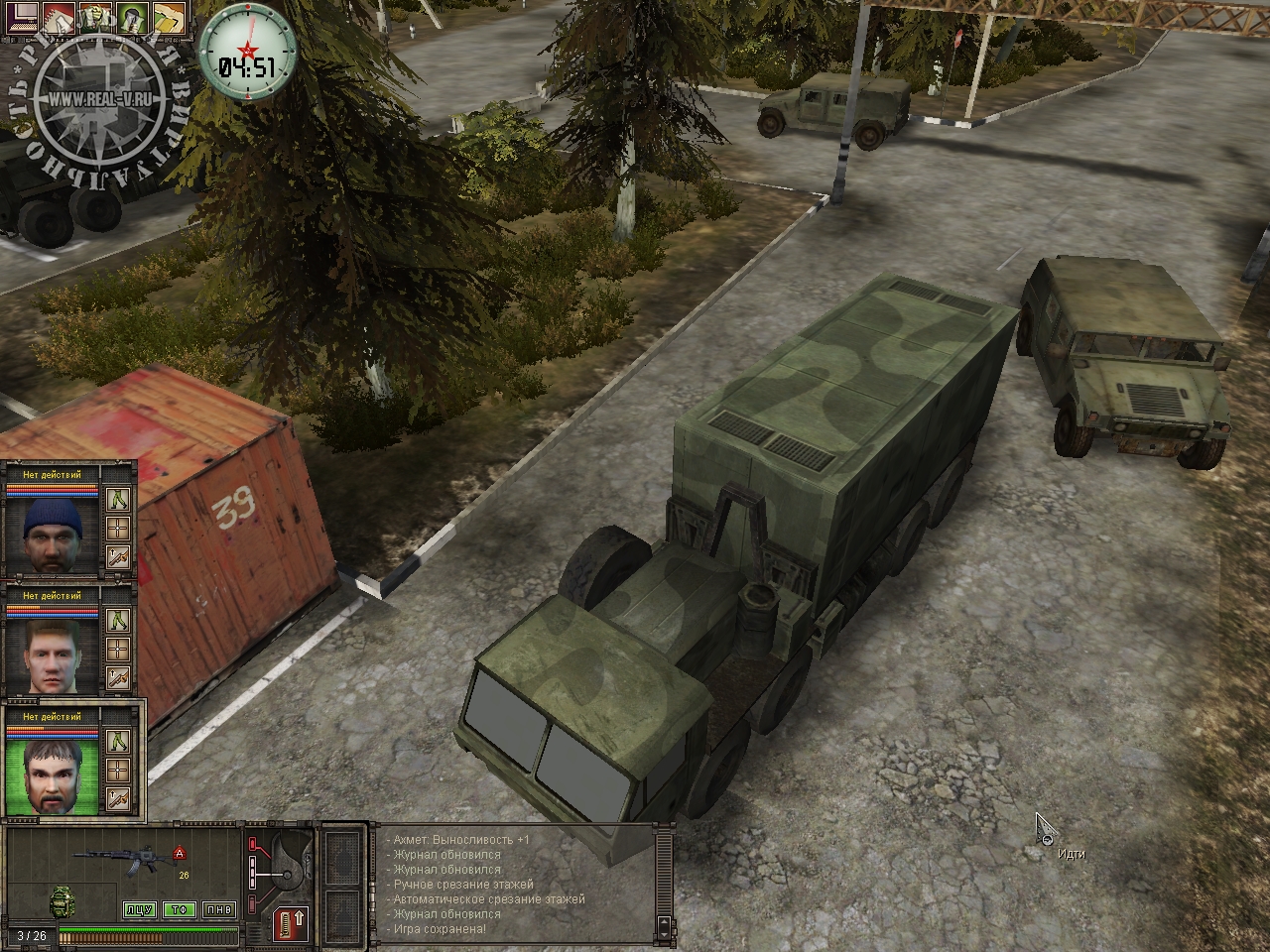This screenshot has height=952, width=1270.
Task: Toggle the ПНВ night vision button
Action: pyautogui.click(x=216, y=909)
